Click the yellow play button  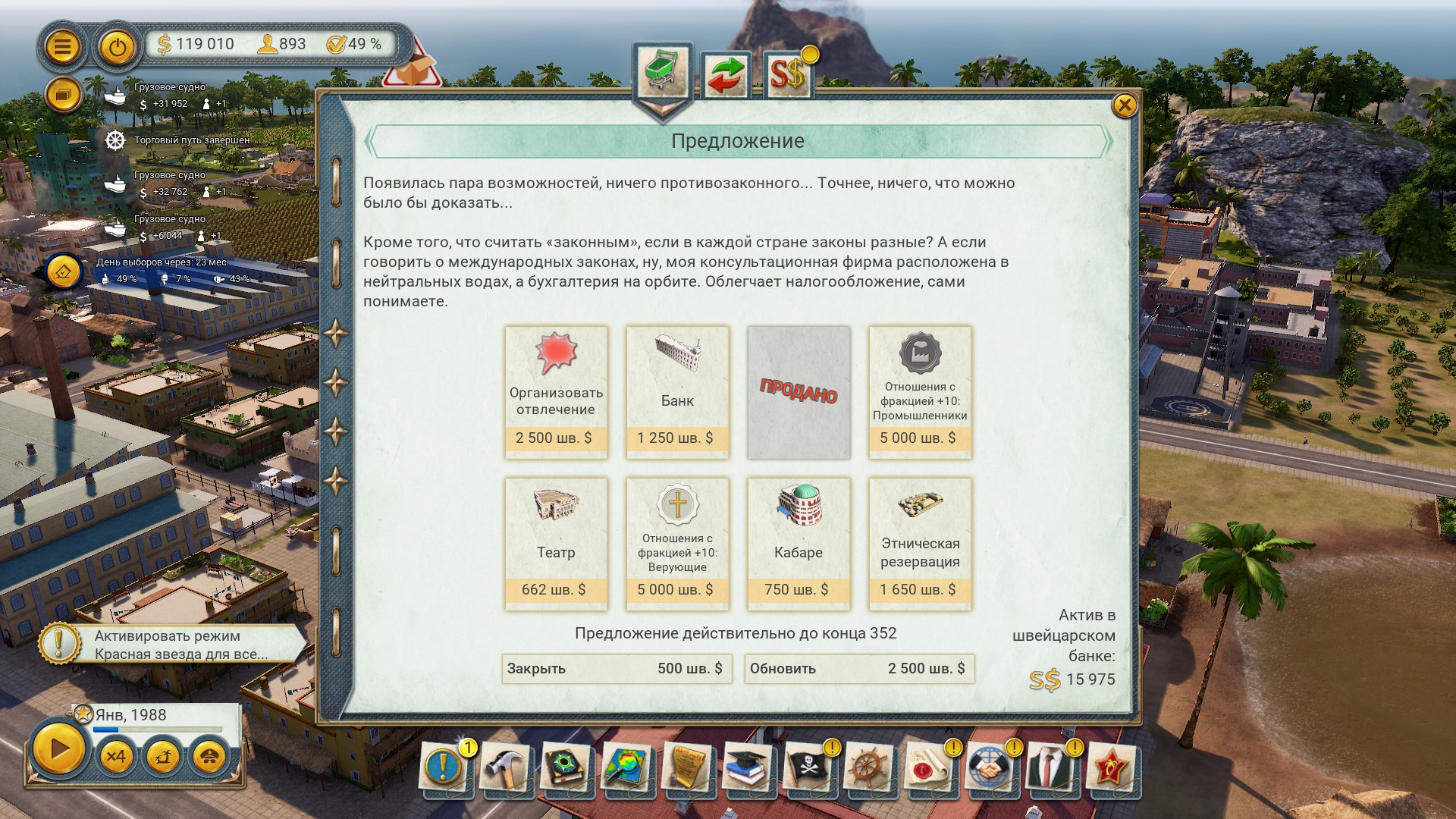pos(58,749)
